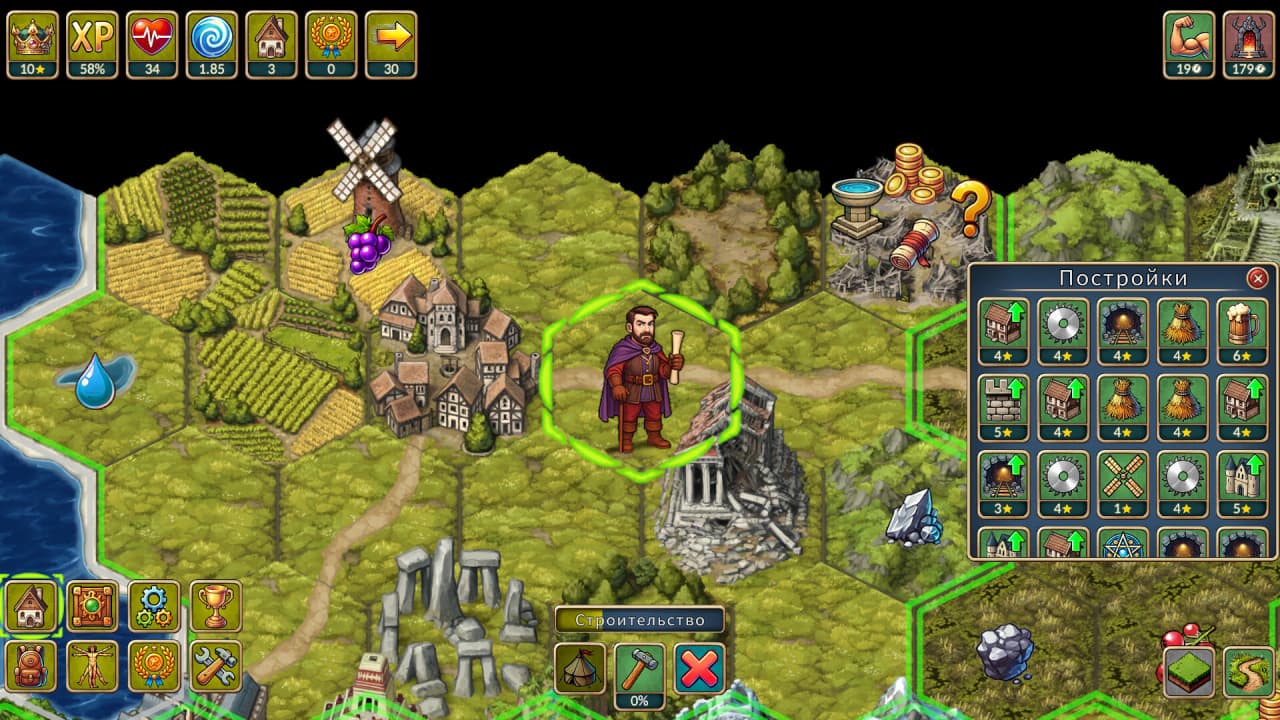This screenshot has height=720, width=1280.
Task: Select the windmill blades building
Action: (1121, 476)
